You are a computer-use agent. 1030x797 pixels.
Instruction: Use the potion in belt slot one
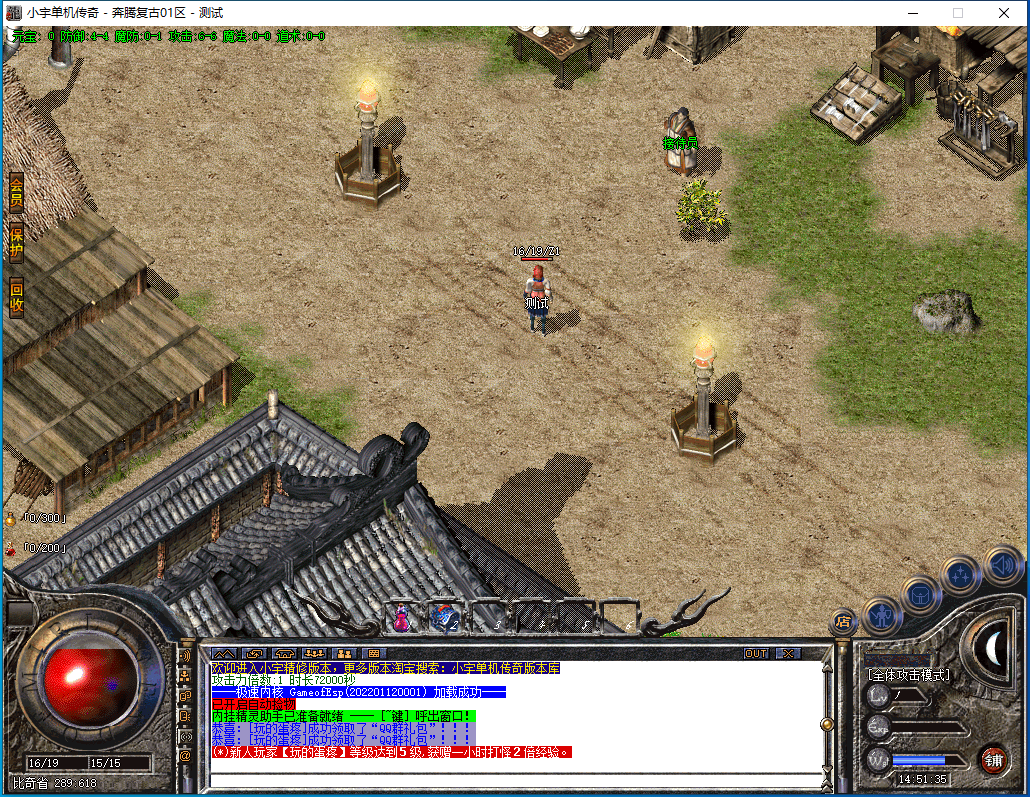click(402, 618)
